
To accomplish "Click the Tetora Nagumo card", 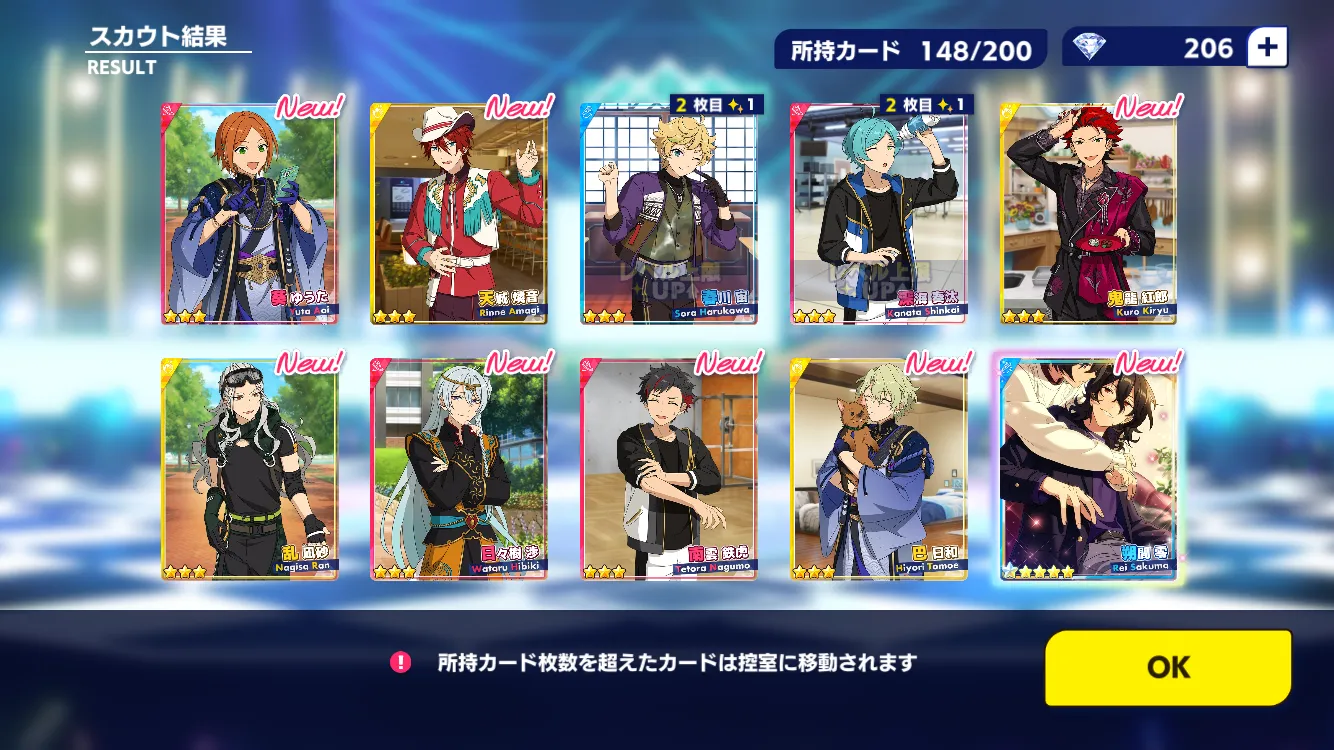I will 669,469.
